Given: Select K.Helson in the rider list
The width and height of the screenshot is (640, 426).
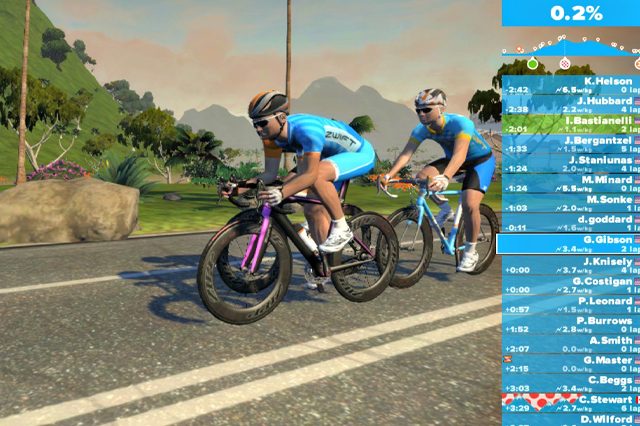Looking at the screenshot, I should tap(570, 84).
